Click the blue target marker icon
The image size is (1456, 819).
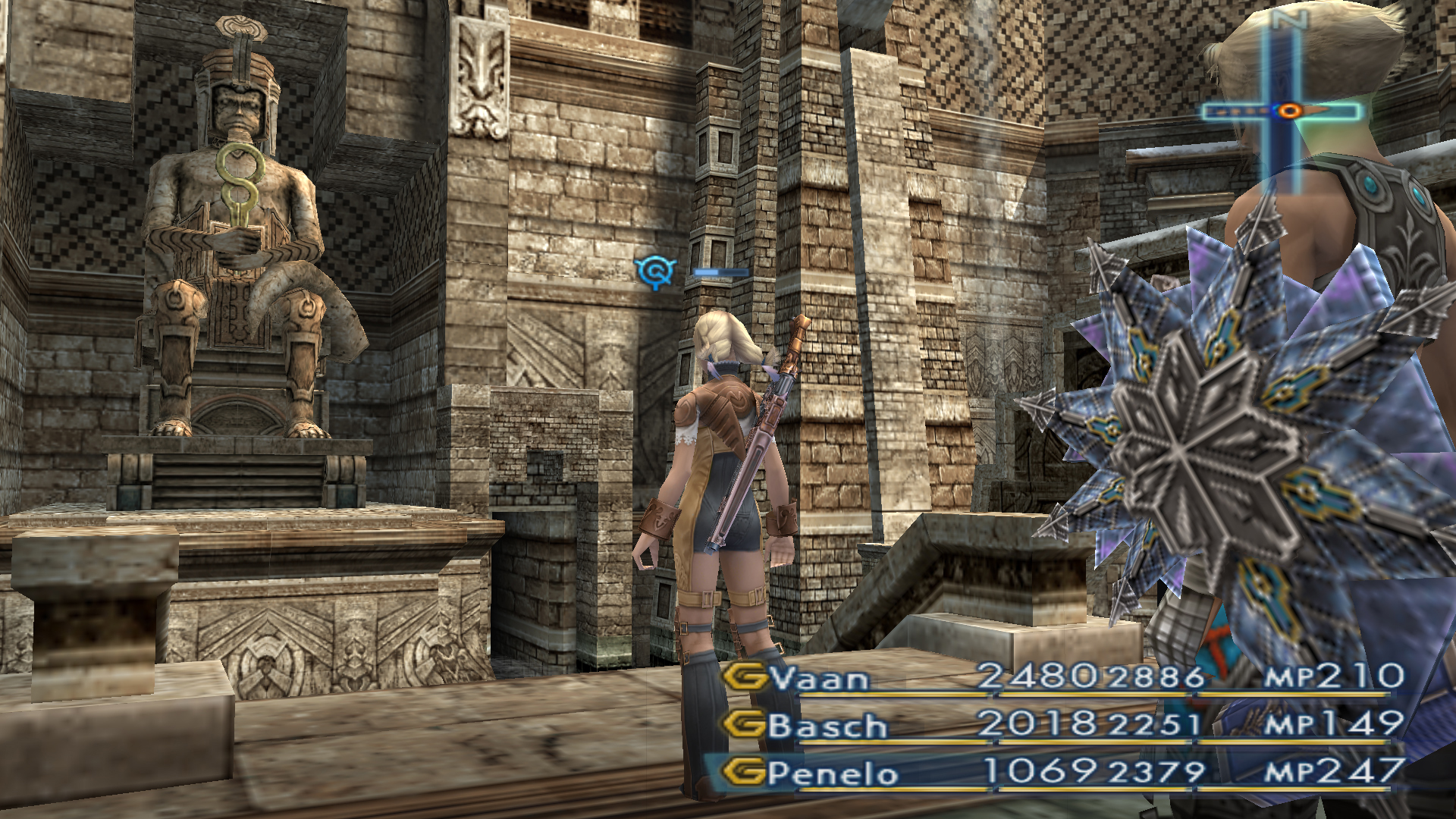coord(655,271)
